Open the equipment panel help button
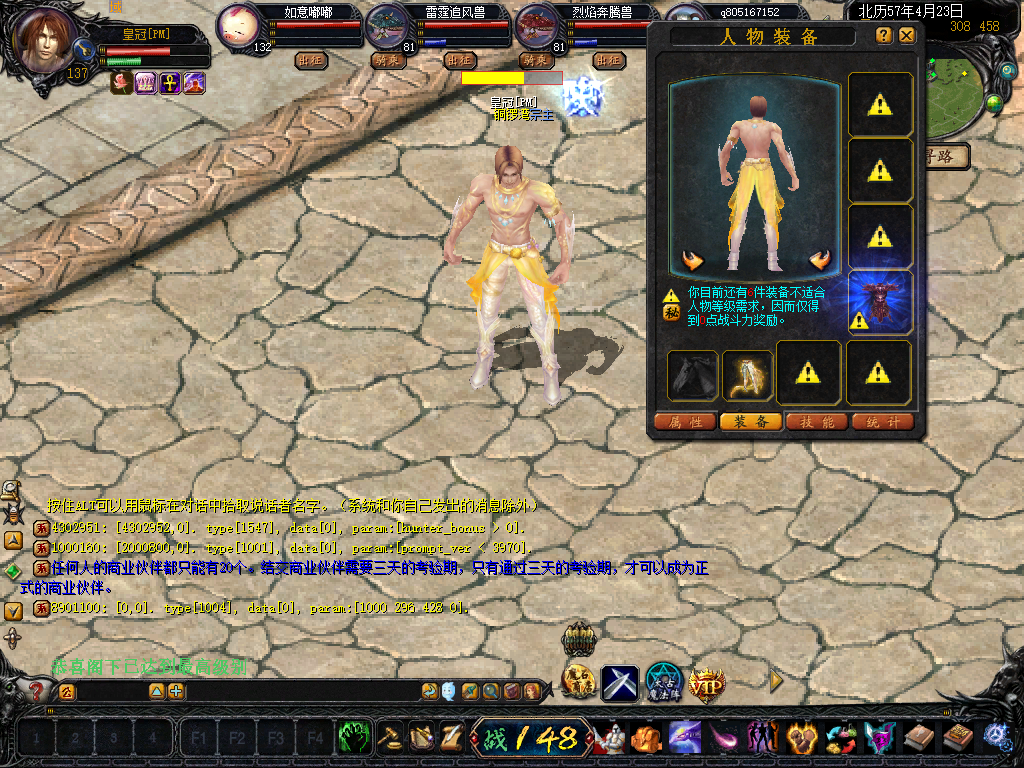The image size is (1024, 768). pos(884,35)
